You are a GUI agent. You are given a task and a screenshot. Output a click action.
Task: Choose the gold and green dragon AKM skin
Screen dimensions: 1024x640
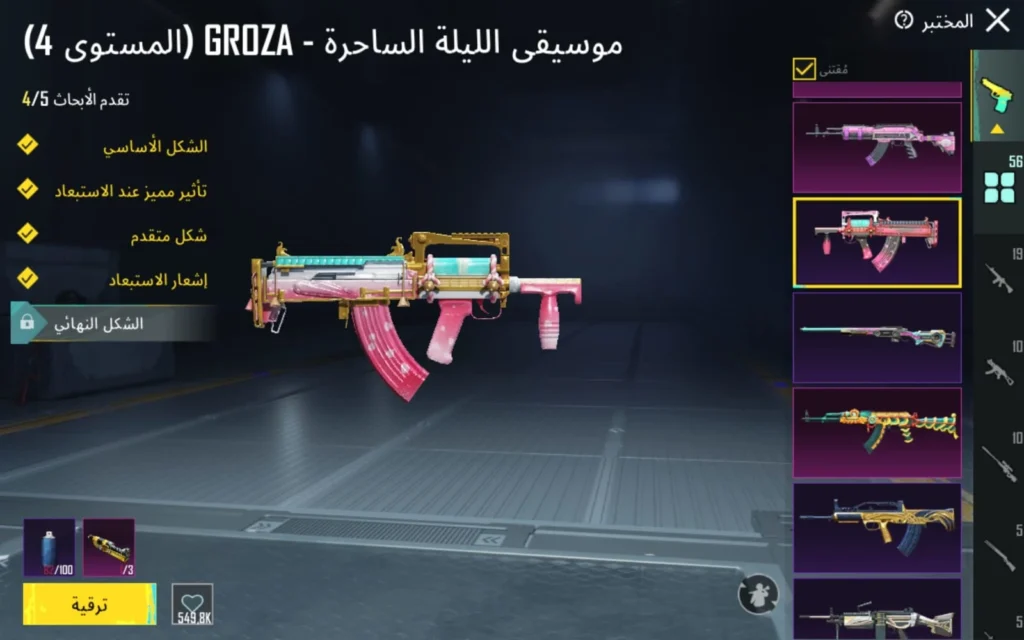877,433
